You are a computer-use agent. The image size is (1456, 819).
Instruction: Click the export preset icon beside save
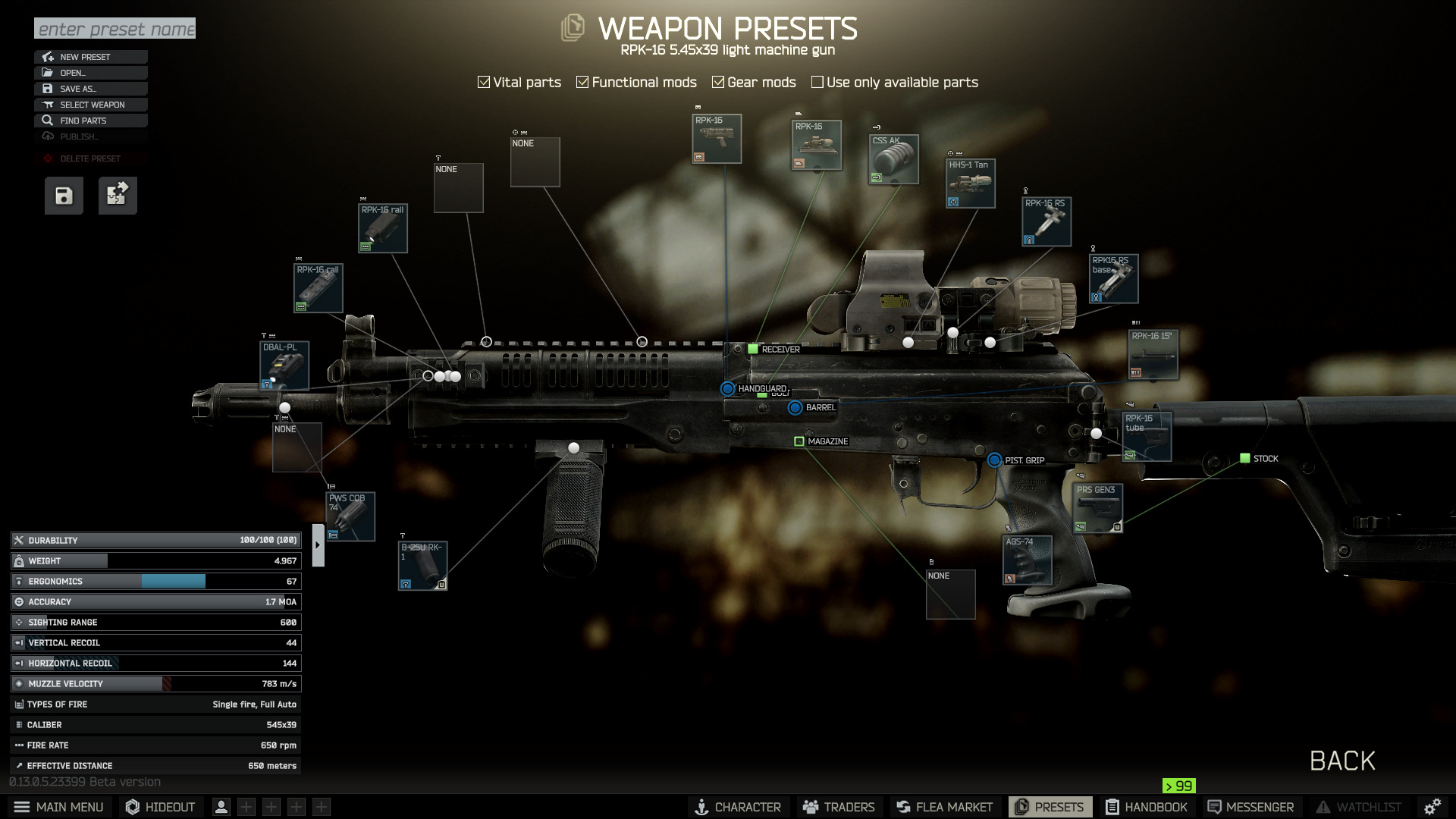coord(117,195)
